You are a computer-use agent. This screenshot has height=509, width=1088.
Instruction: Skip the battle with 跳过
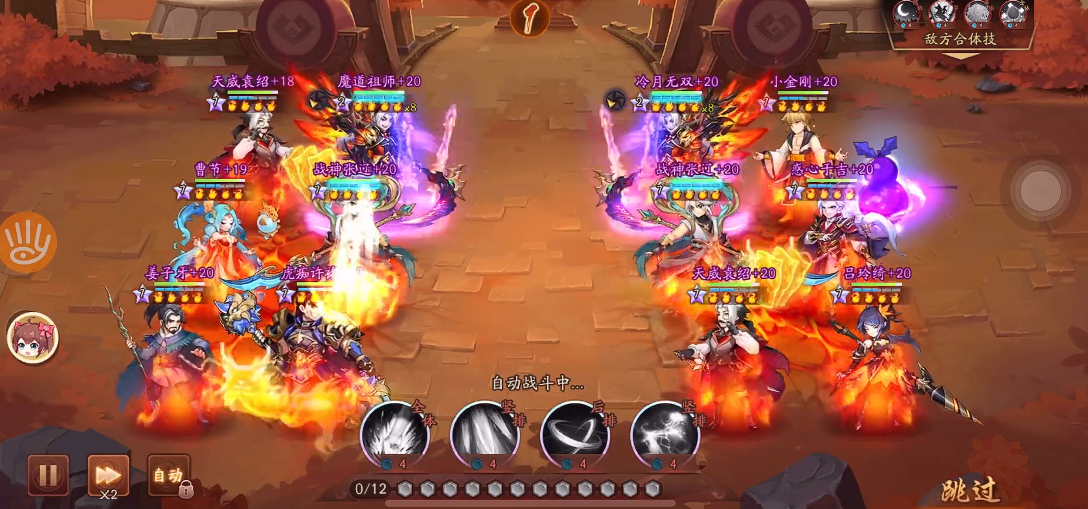(x=970, y=490)
